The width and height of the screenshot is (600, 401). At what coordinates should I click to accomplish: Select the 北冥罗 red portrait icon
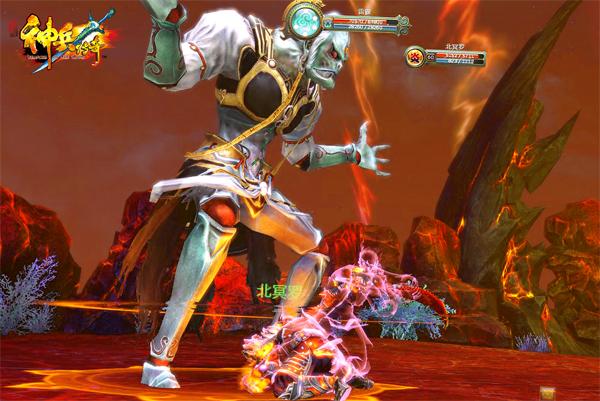[415, 56]
